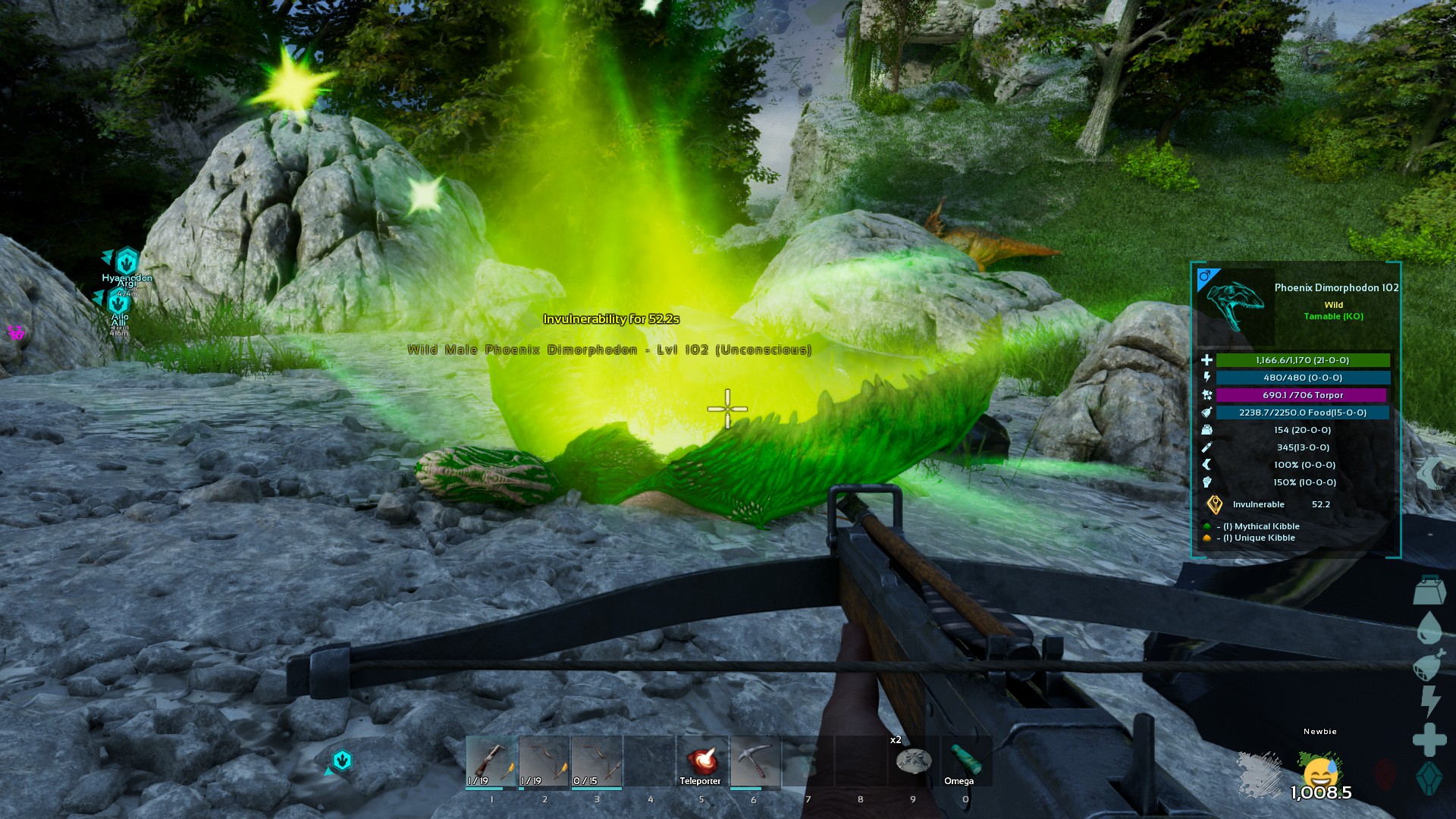Image resolution: width=1456 pixels, height=819 pixels.
Task: Select the Unique Kibble entry
Action: 1264,538
